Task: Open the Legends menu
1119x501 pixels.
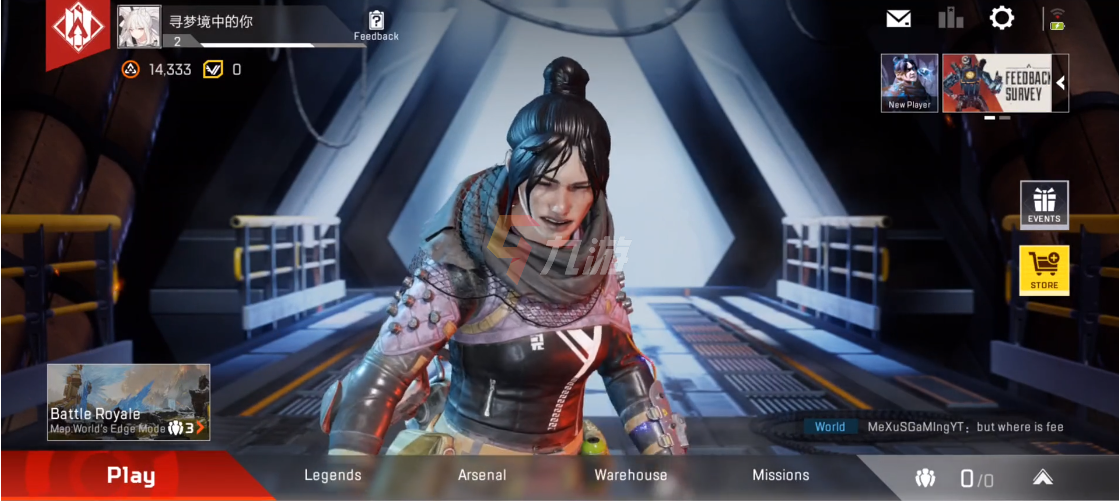Action: pos(333,476)
